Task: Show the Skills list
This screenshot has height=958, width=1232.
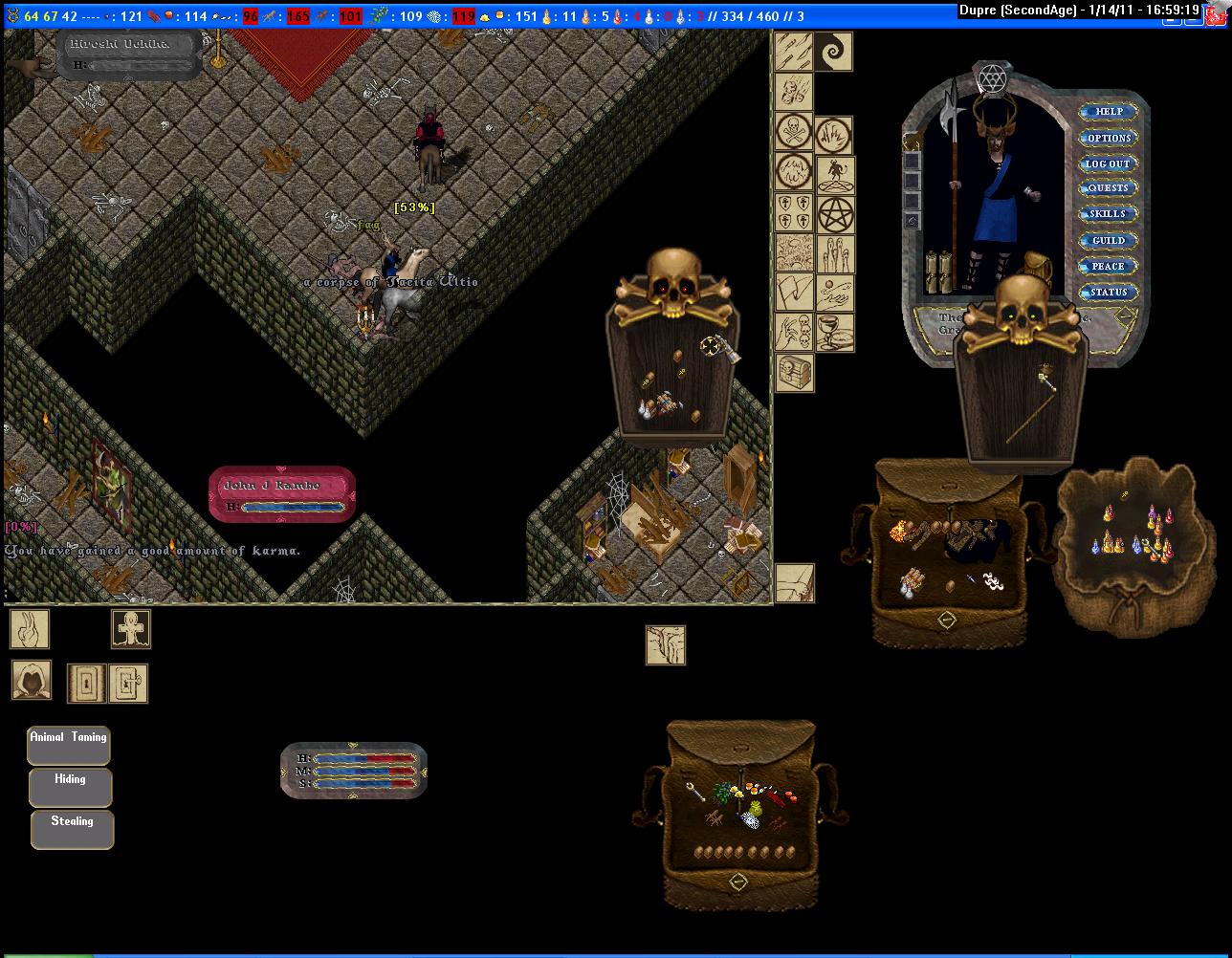Action: (1108, 214)
